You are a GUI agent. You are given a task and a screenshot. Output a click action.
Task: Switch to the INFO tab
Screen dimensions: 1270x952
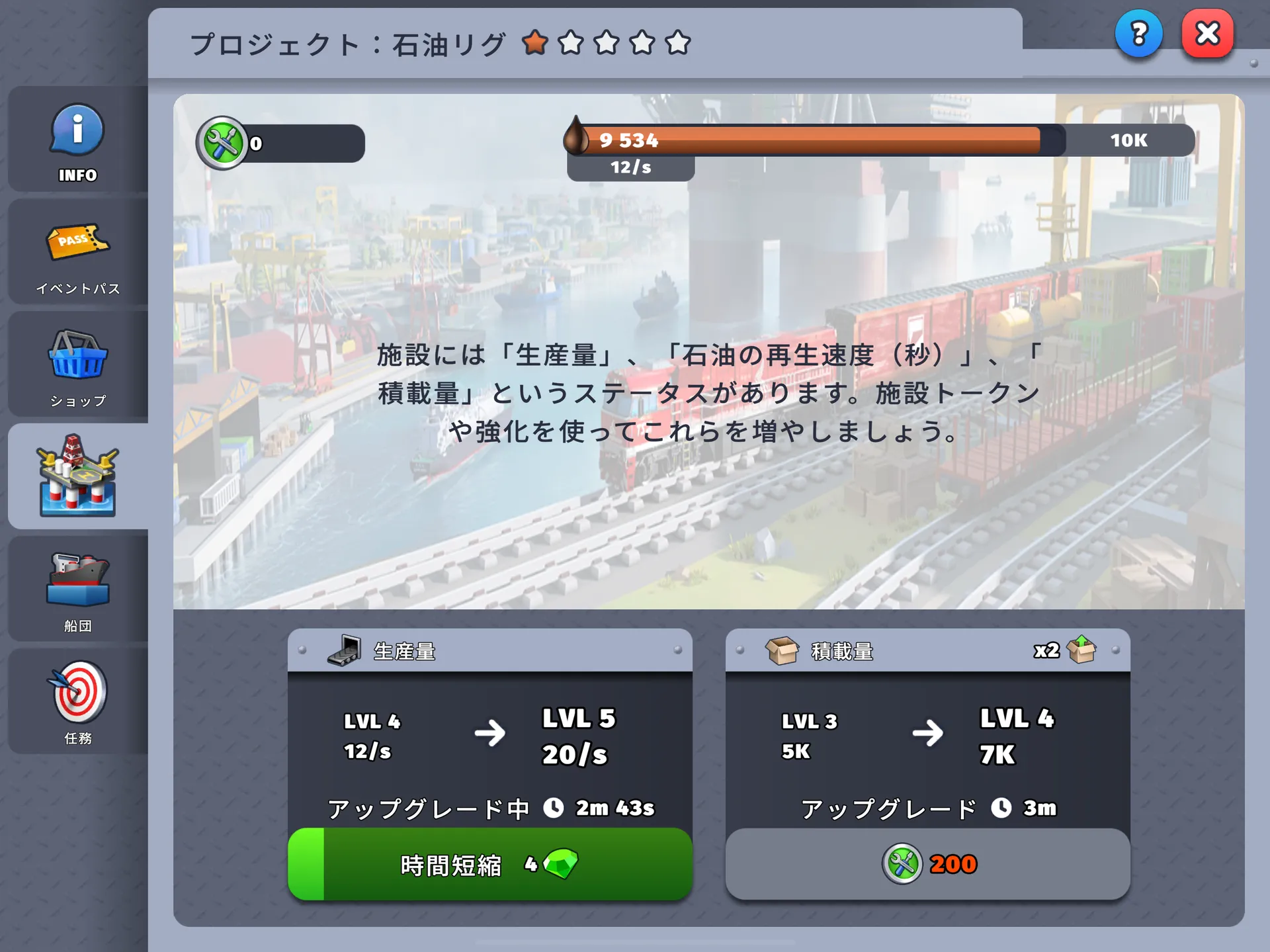pyautogui.click(x=77, y=140)
